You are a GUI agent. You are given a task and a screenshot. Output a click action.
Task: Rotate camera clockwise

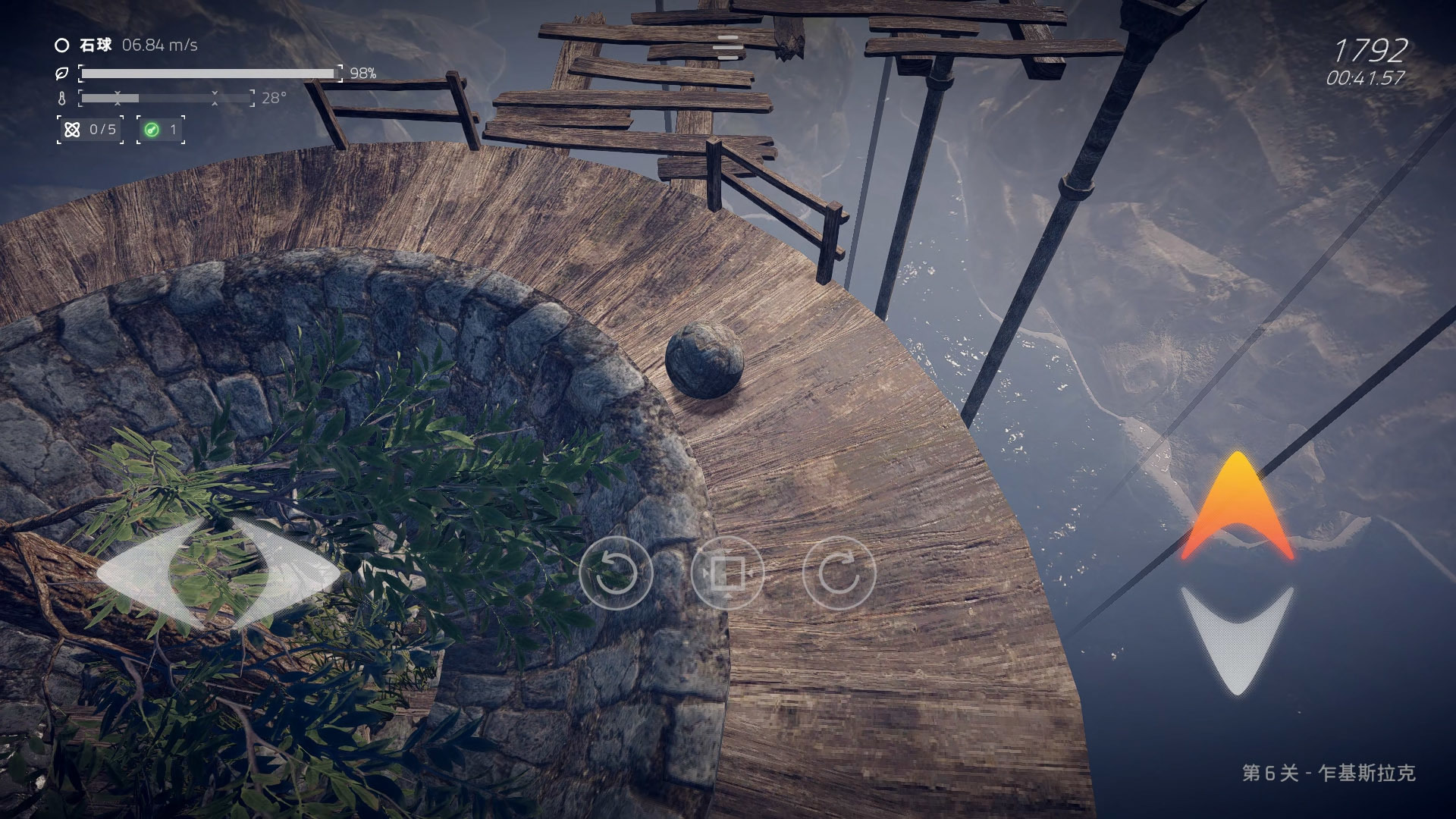[839, 573]
